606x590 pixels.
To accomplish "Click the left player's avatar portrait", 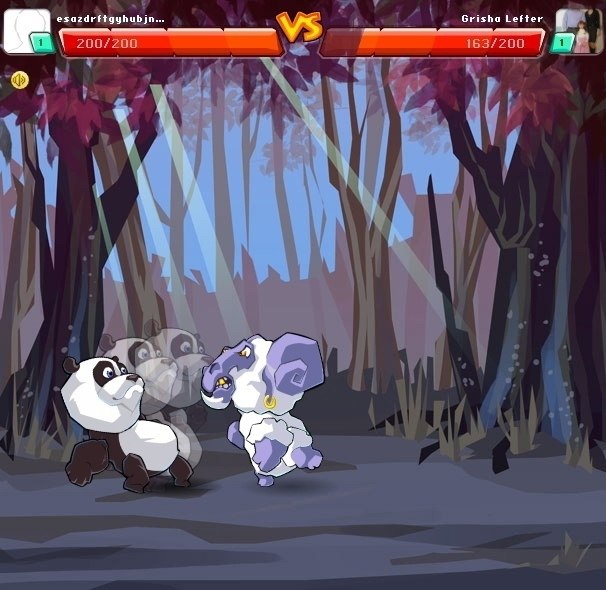I will pos(24,29).
